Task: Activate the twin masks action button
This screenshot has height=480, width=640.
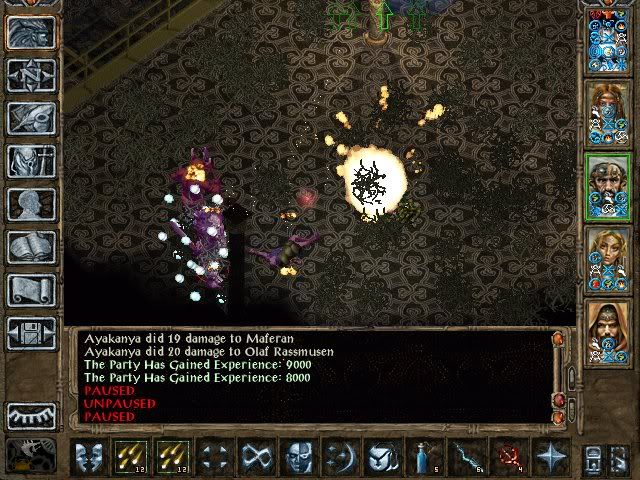Action: pos(89,456)
